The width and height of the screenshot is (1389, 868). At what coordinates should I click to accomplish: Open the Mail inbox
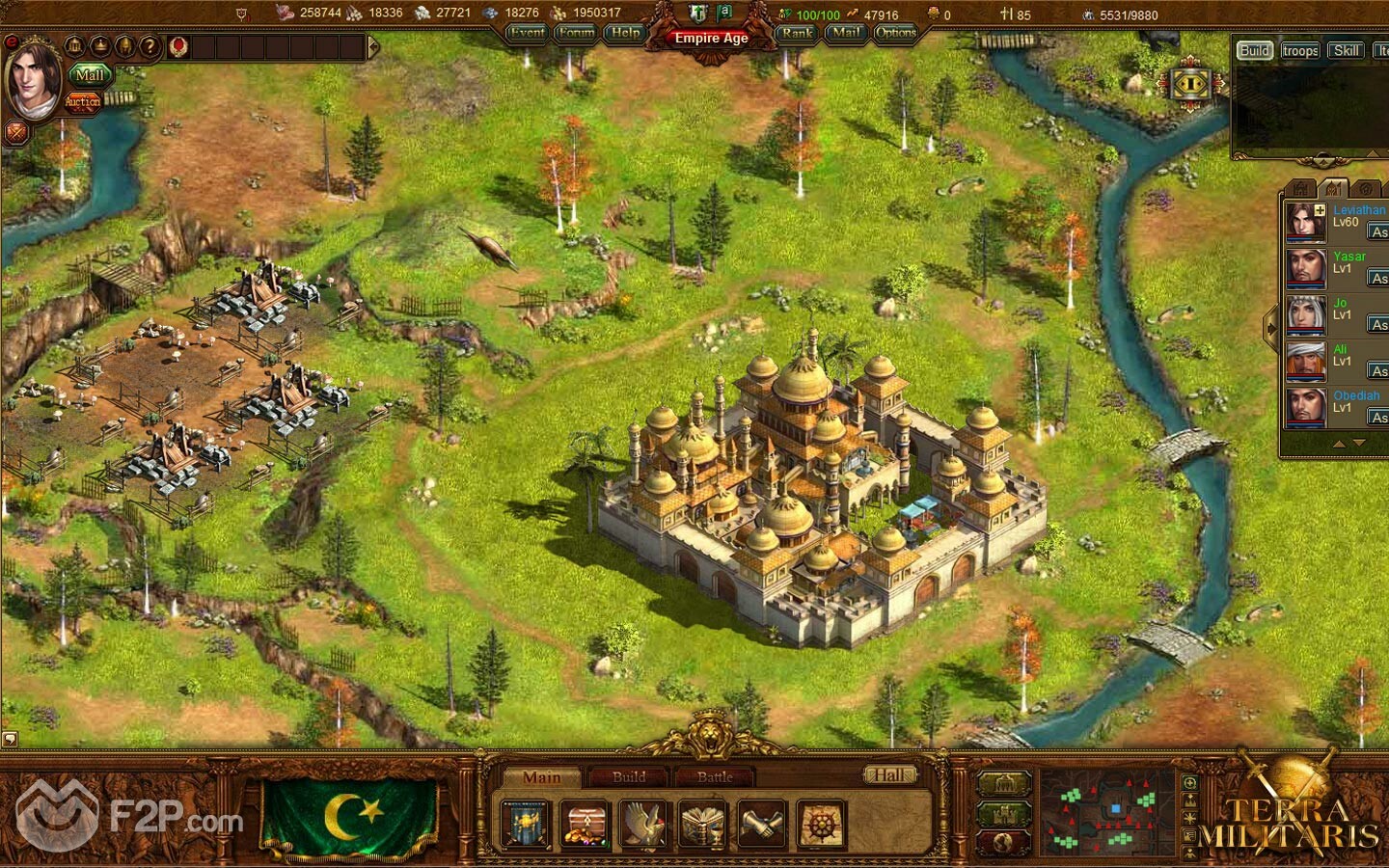pos(846,33)
